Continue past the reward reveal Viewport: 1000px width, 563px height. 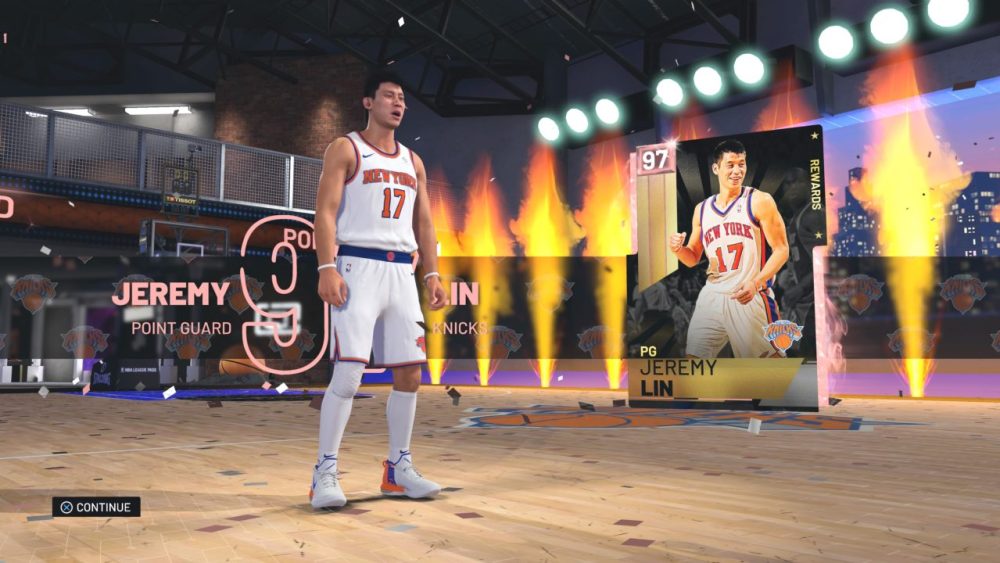pos(96,507)
